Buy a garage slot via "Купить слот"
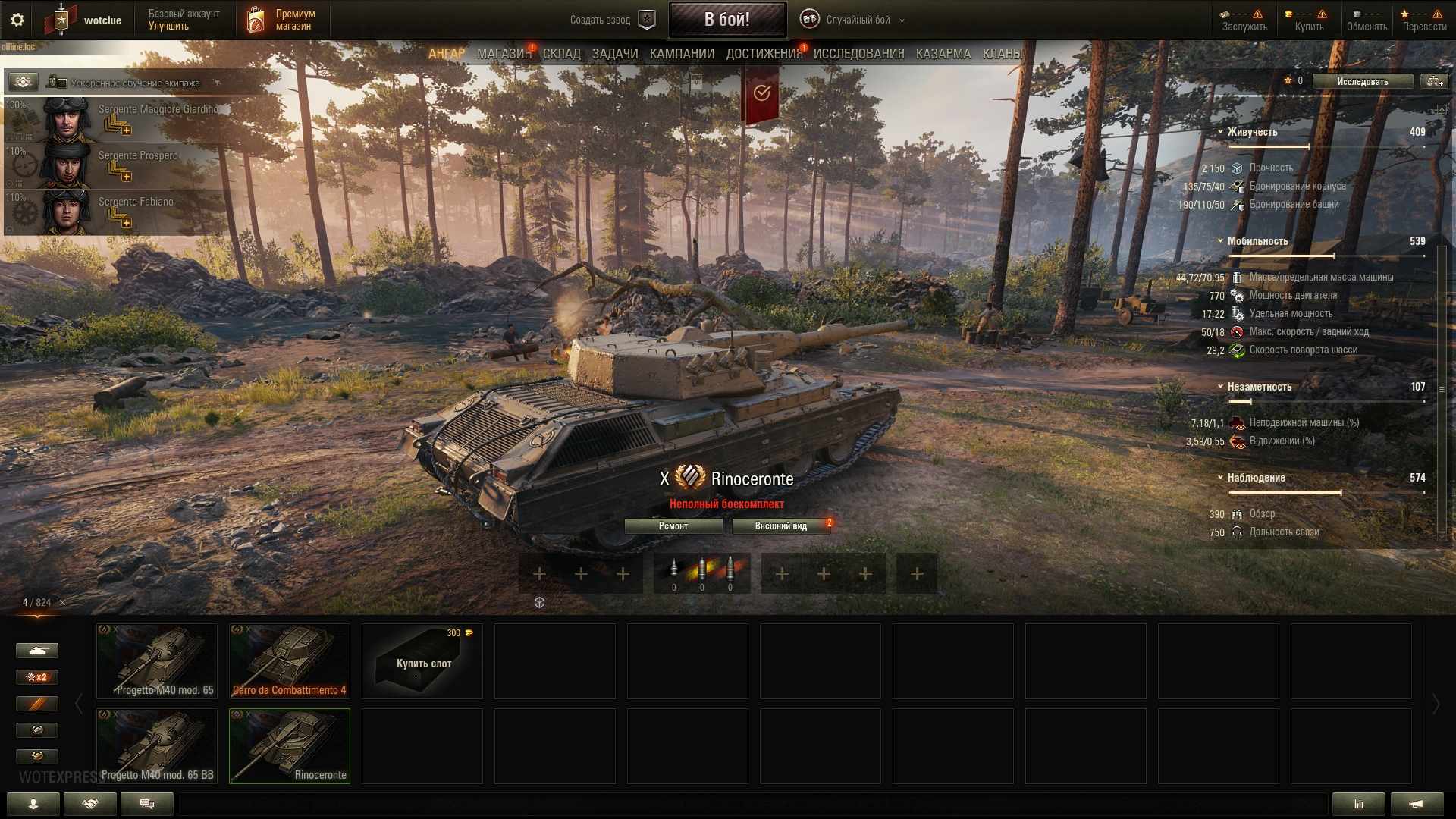Image resolution: width=1456 pixels, height=819 pixels. click(422, 661)
